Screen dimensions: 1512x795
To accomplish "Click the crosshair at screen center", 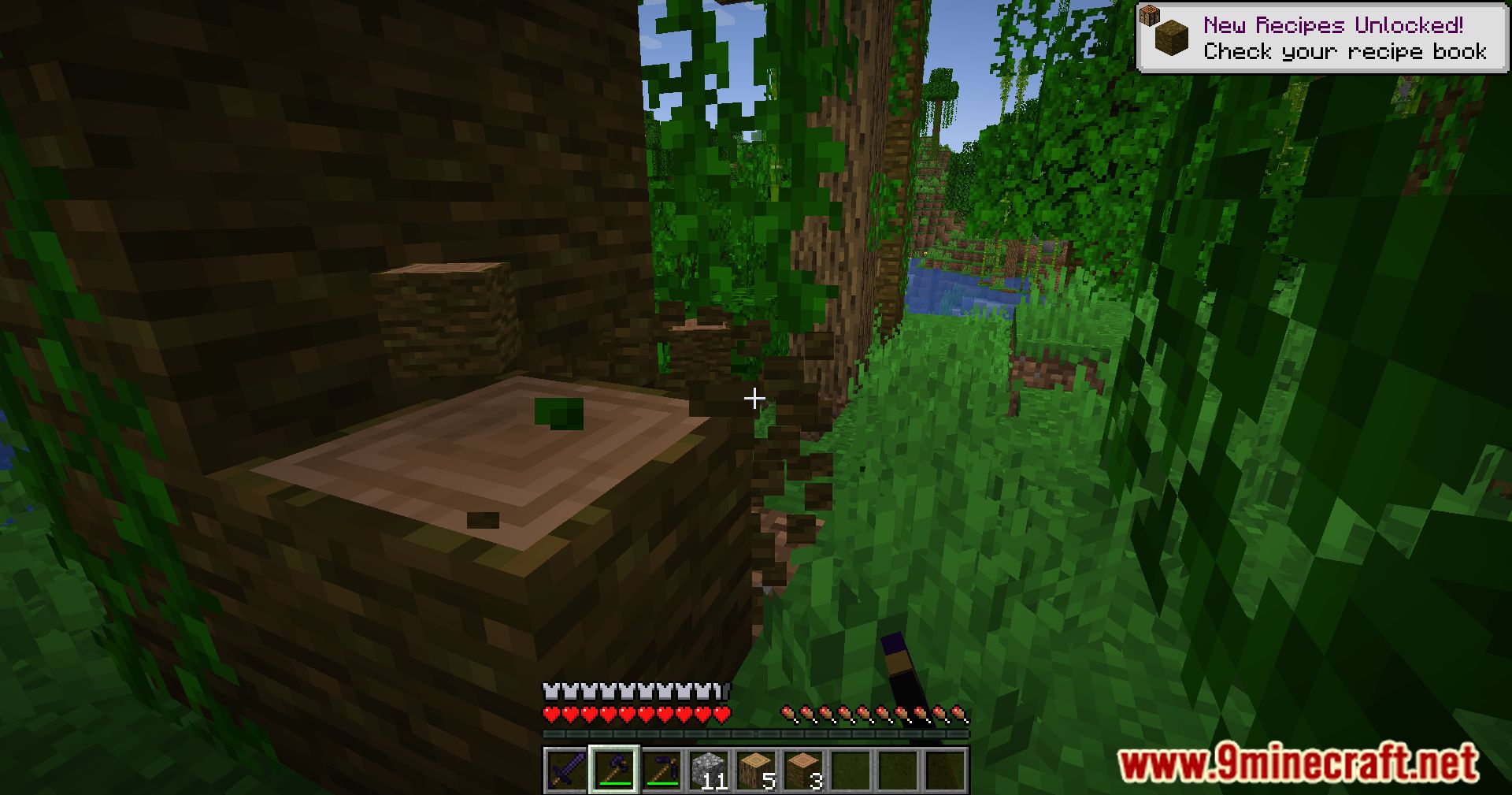I will click(754, 399).
